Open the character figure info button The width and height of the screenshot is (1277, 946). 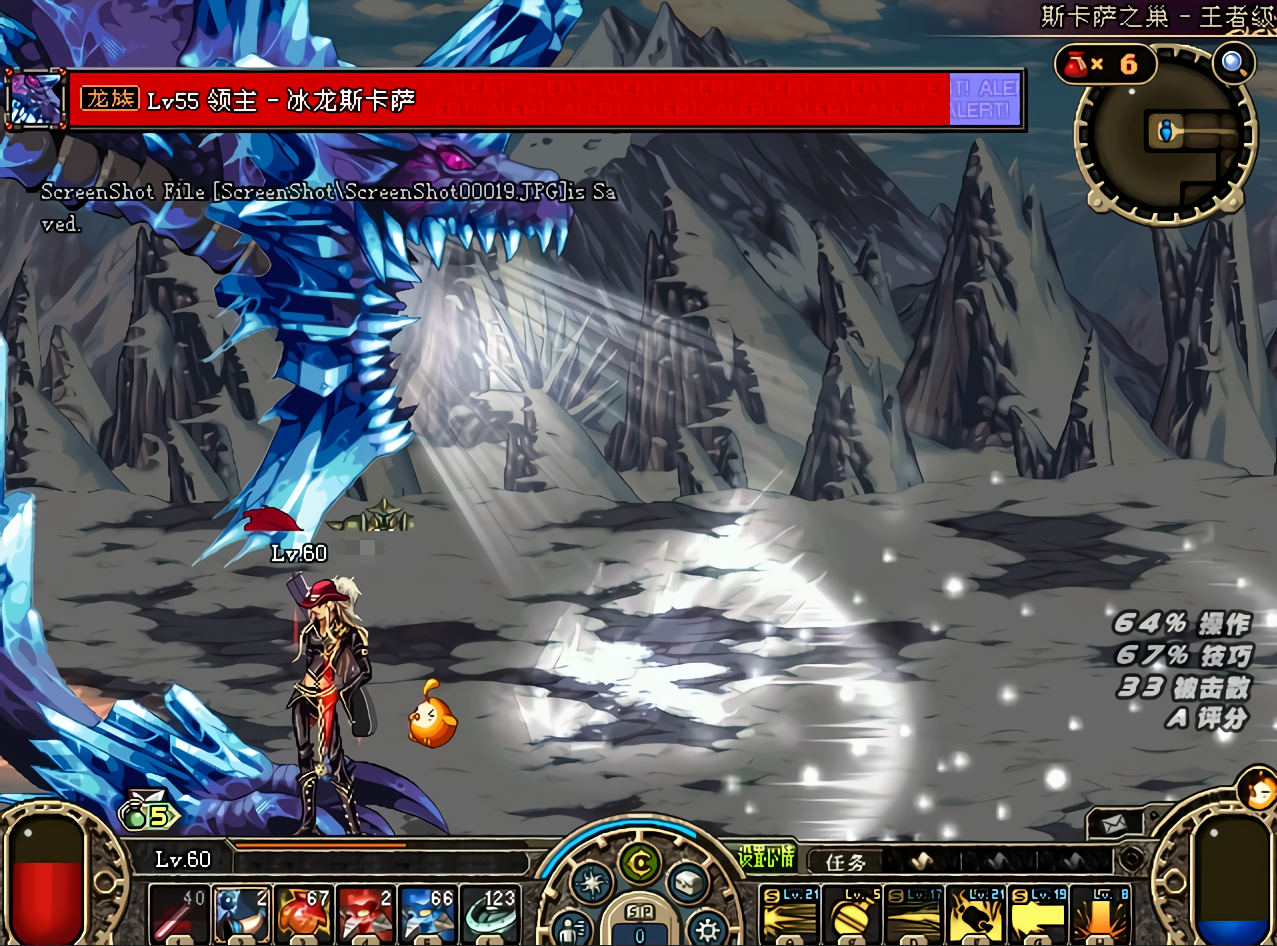click(571, 925)
